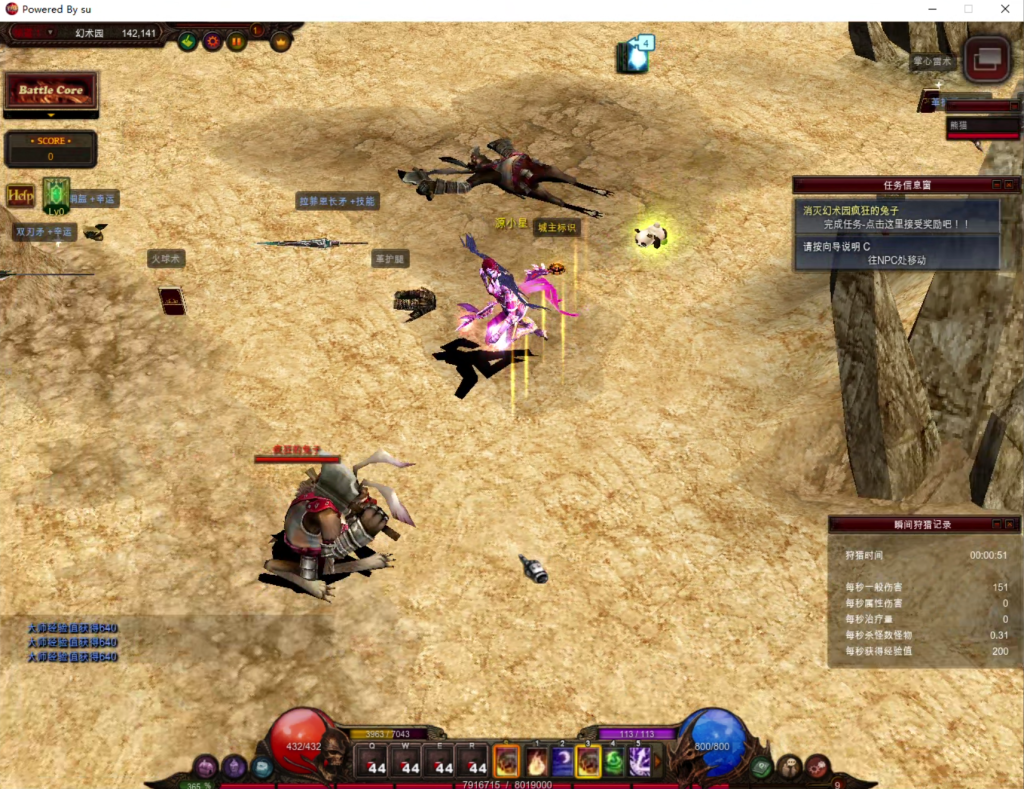Cast the green swirl skill in slot 4

[x=614, y=762]
